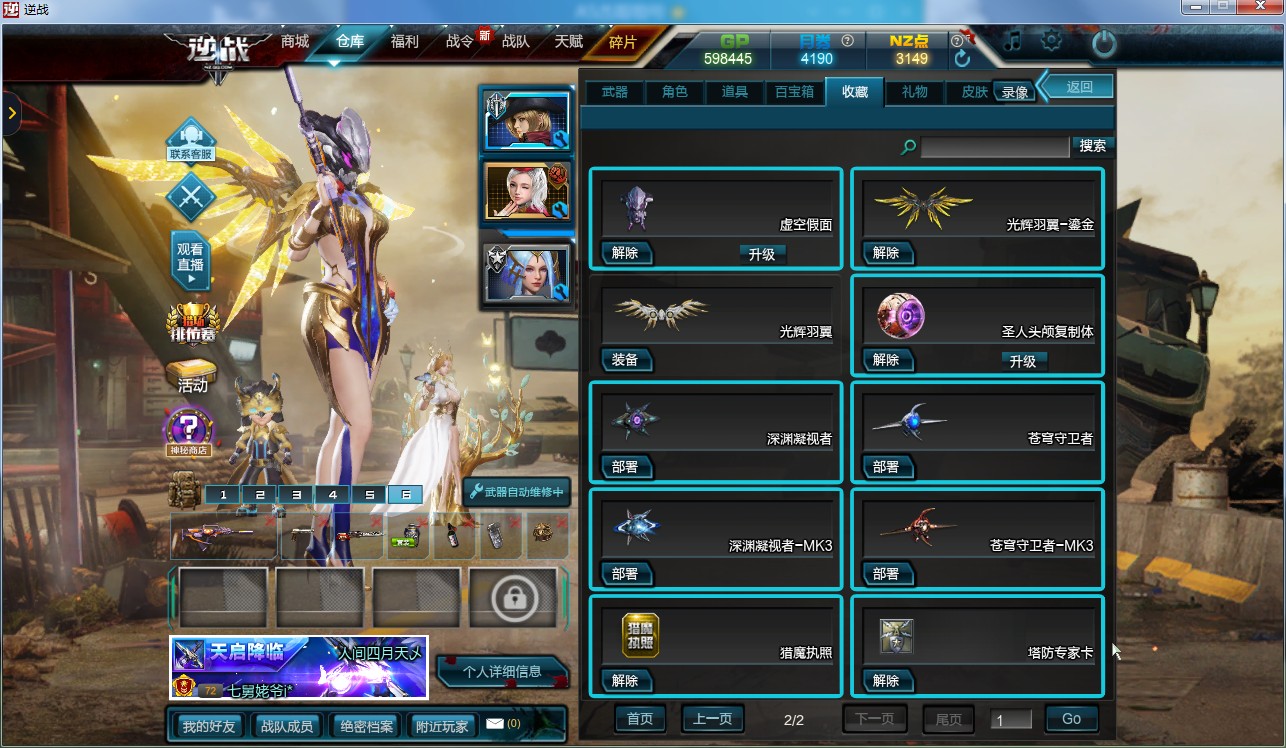Switch to the 角色 characters tab

point(675,92)
